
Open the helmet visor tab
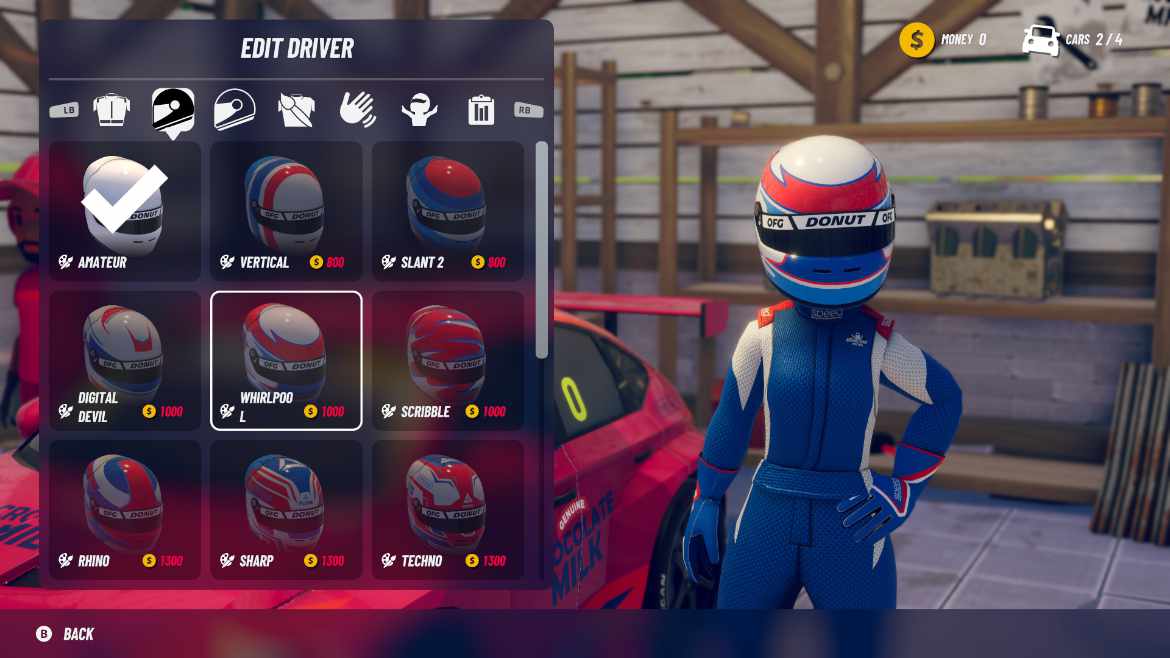[235, 109]
